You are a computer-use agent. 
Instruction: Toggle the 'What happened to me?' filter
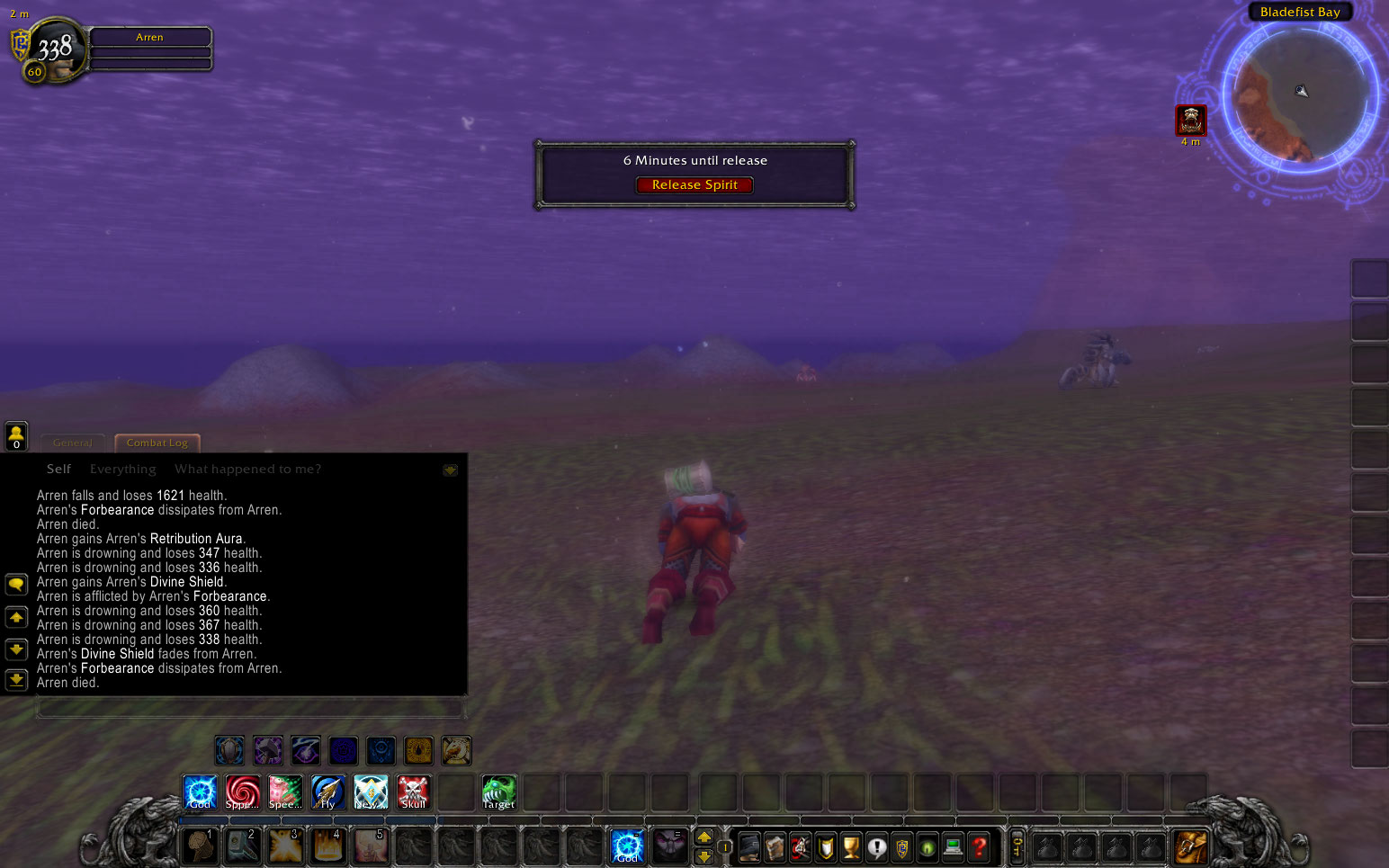247,469
